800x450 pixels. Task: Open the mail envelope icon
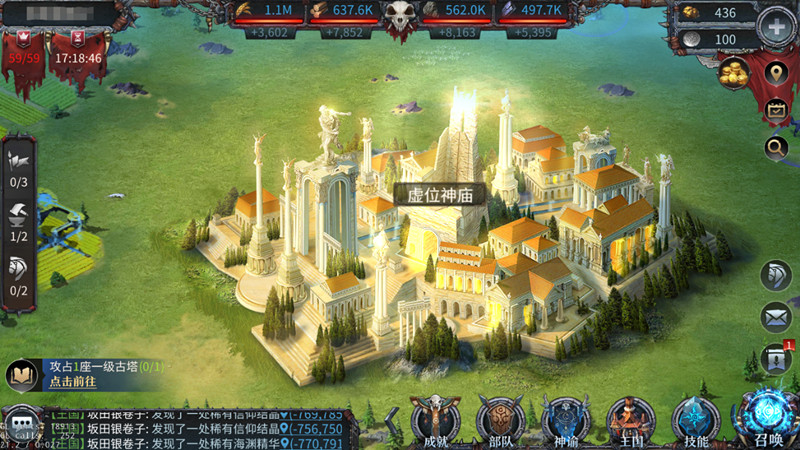tap(775, 318)
